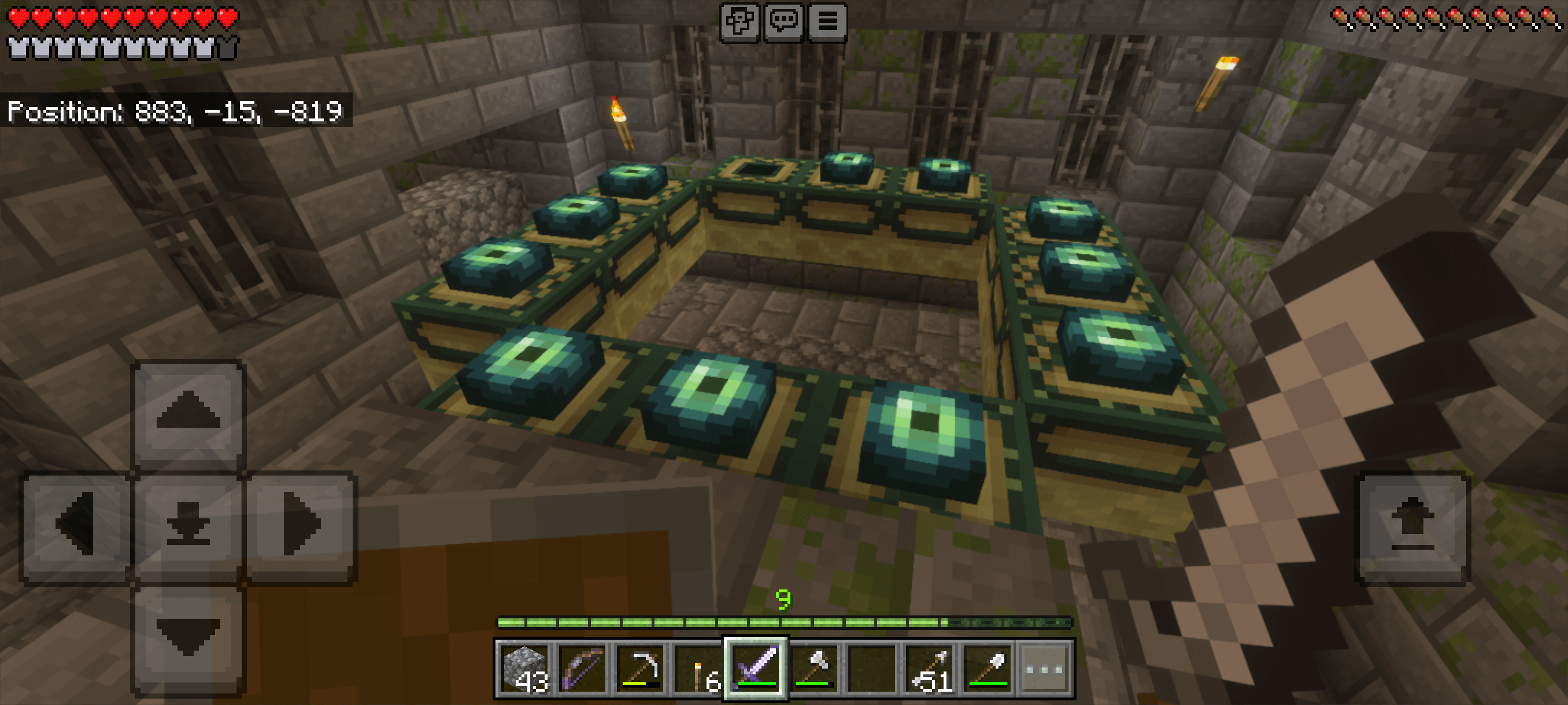
Task: Open the chat speech-bubble button
Action: coord(783,22)
